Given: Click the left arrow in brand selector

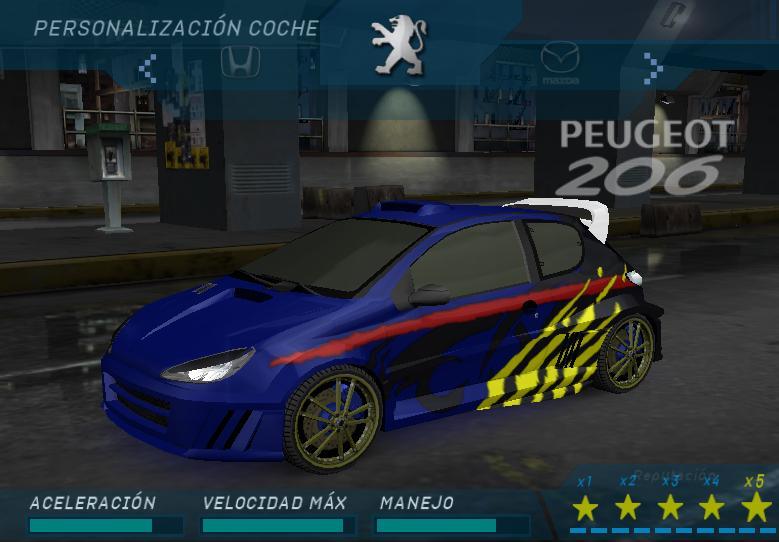Looking at the screenshot, I should click(148, 68).
